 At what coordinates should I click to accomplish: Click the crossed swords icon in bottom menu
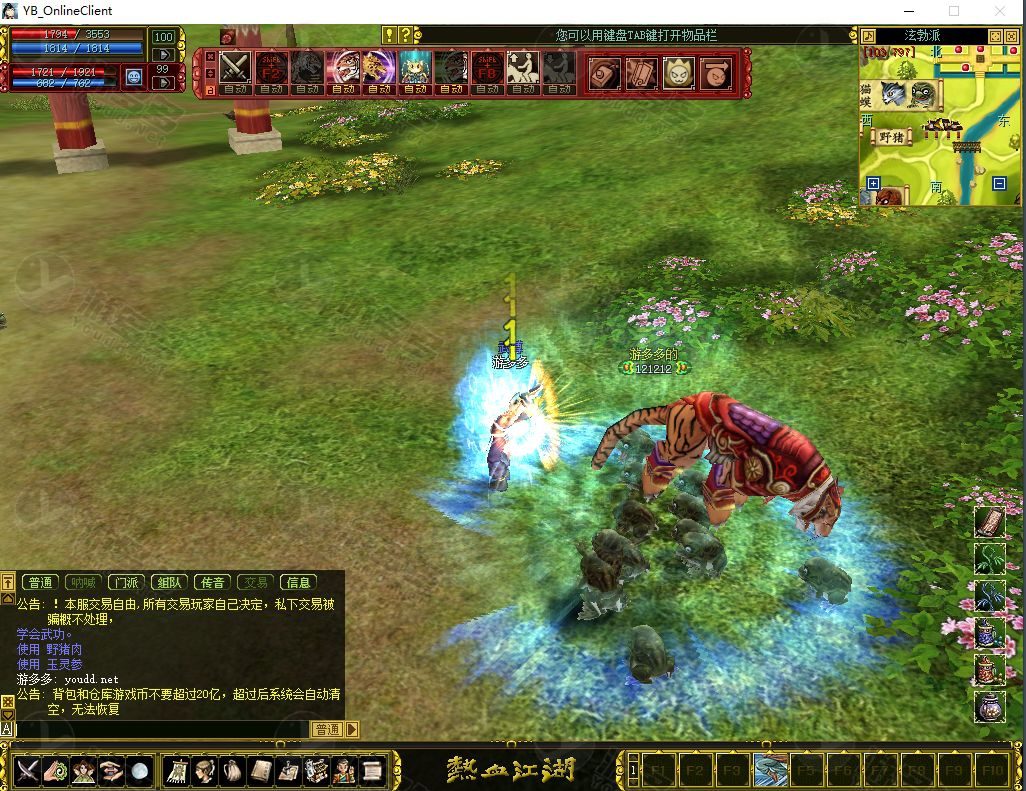pos(27,770)
